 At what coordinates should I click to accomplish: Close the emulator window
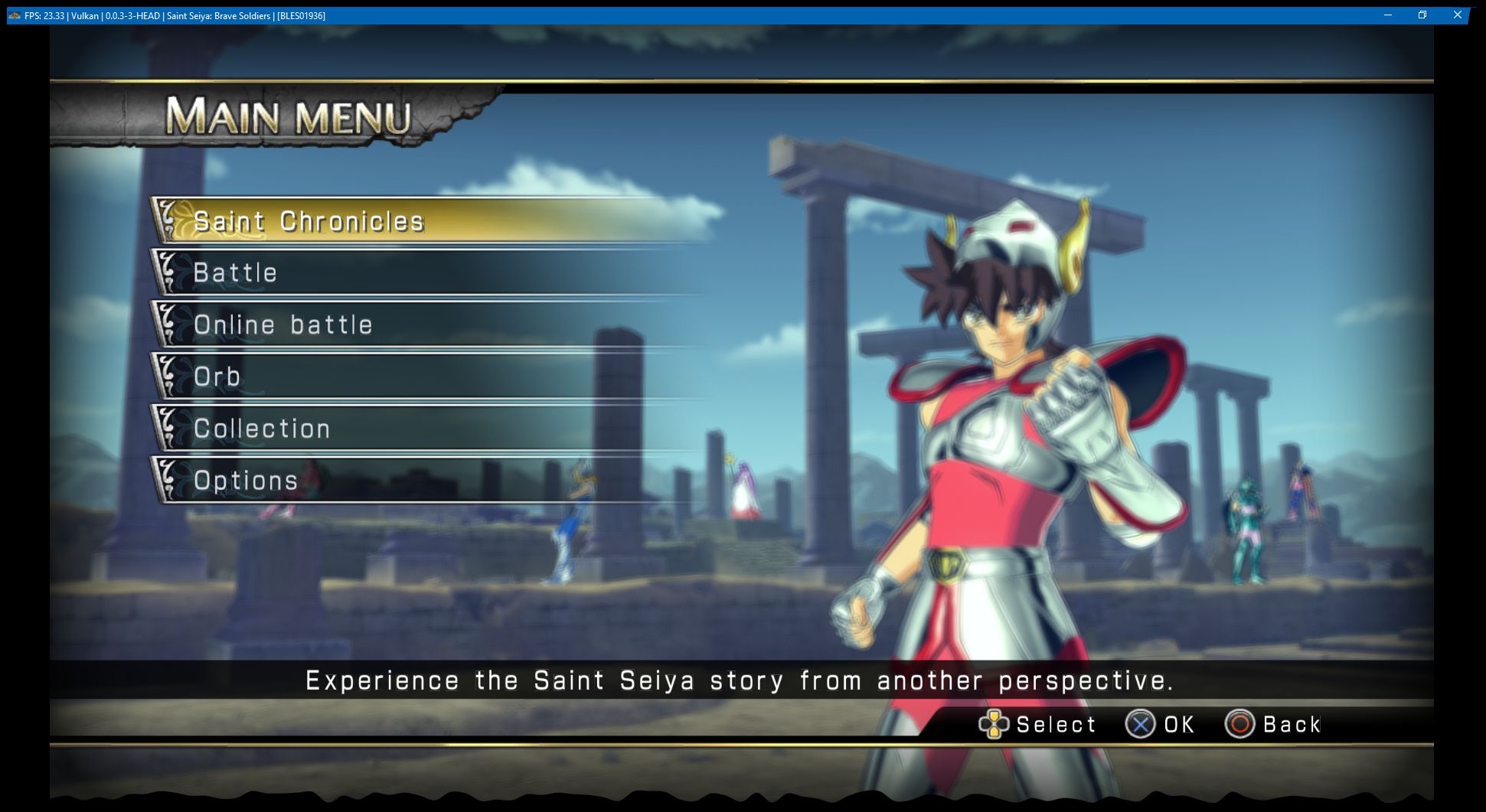1457,15
